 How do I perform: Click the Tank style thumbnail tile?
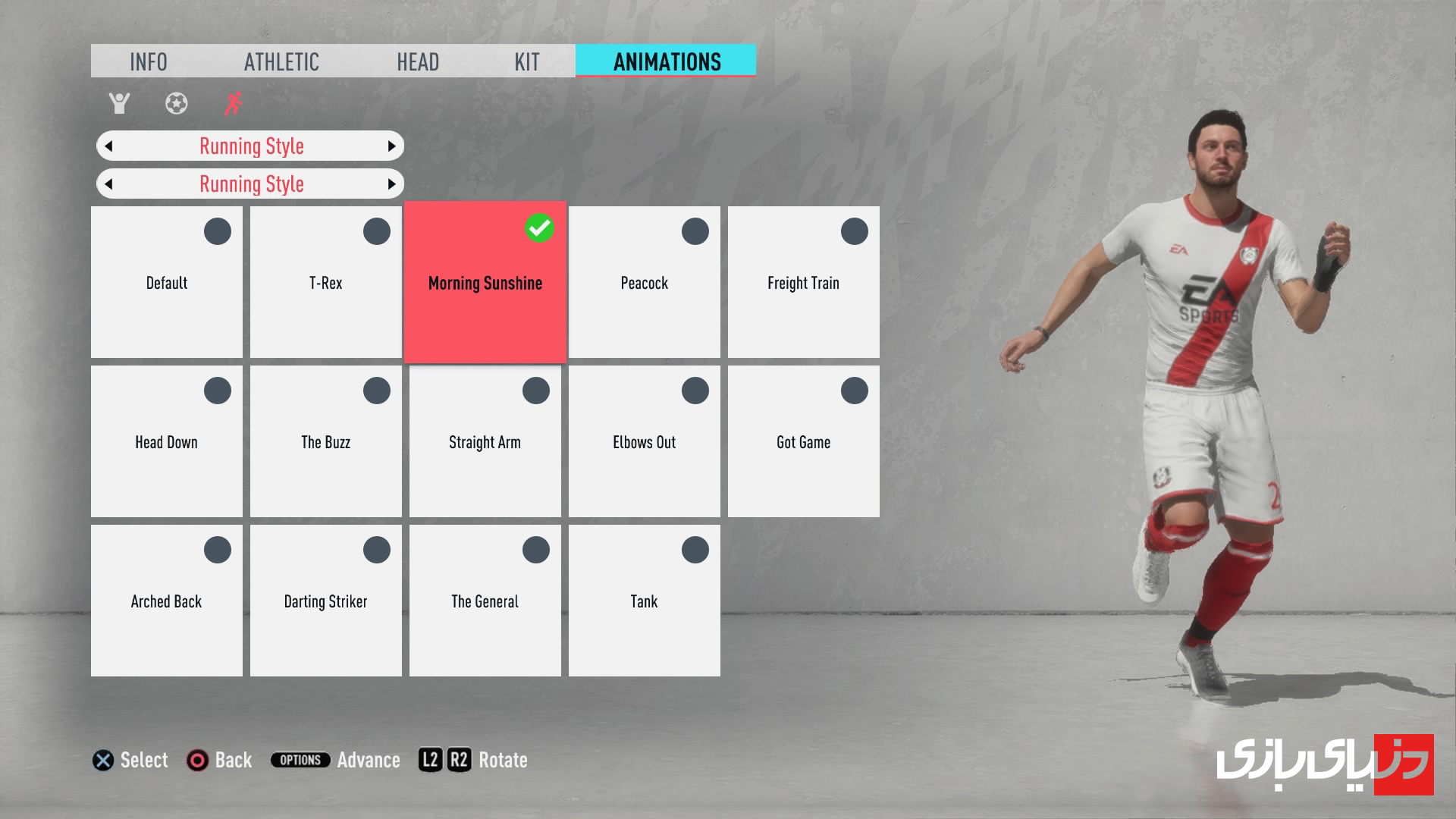[x=644, y=601]
